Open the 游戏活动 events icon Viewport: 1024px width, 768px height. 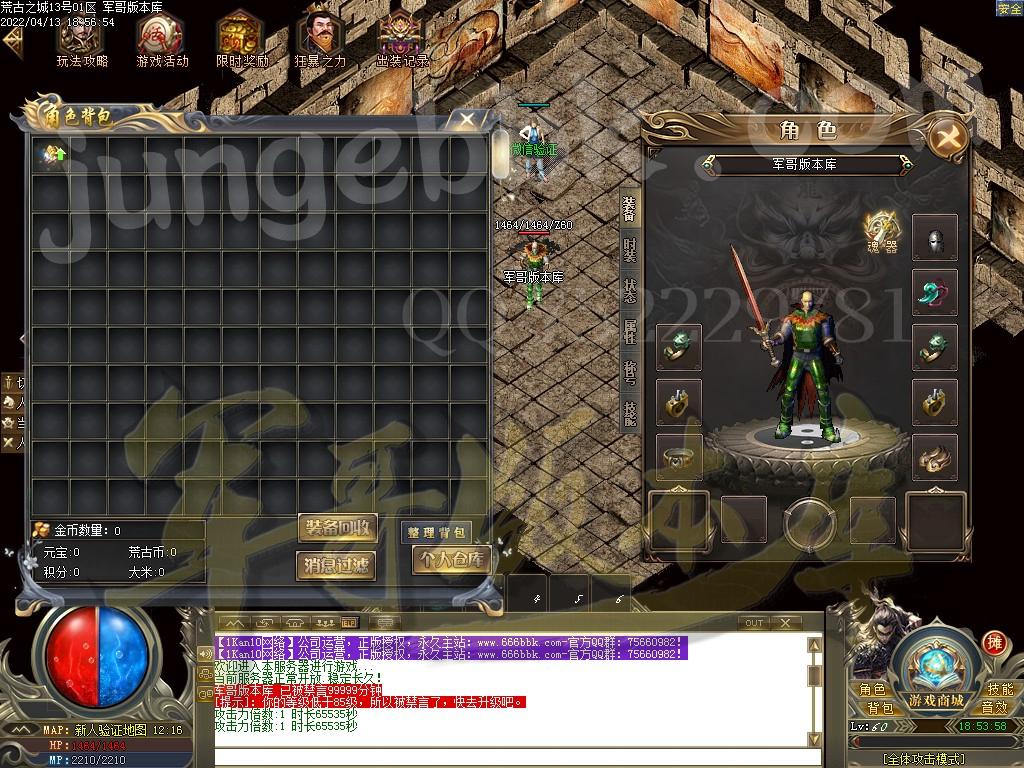coord(162,39)
